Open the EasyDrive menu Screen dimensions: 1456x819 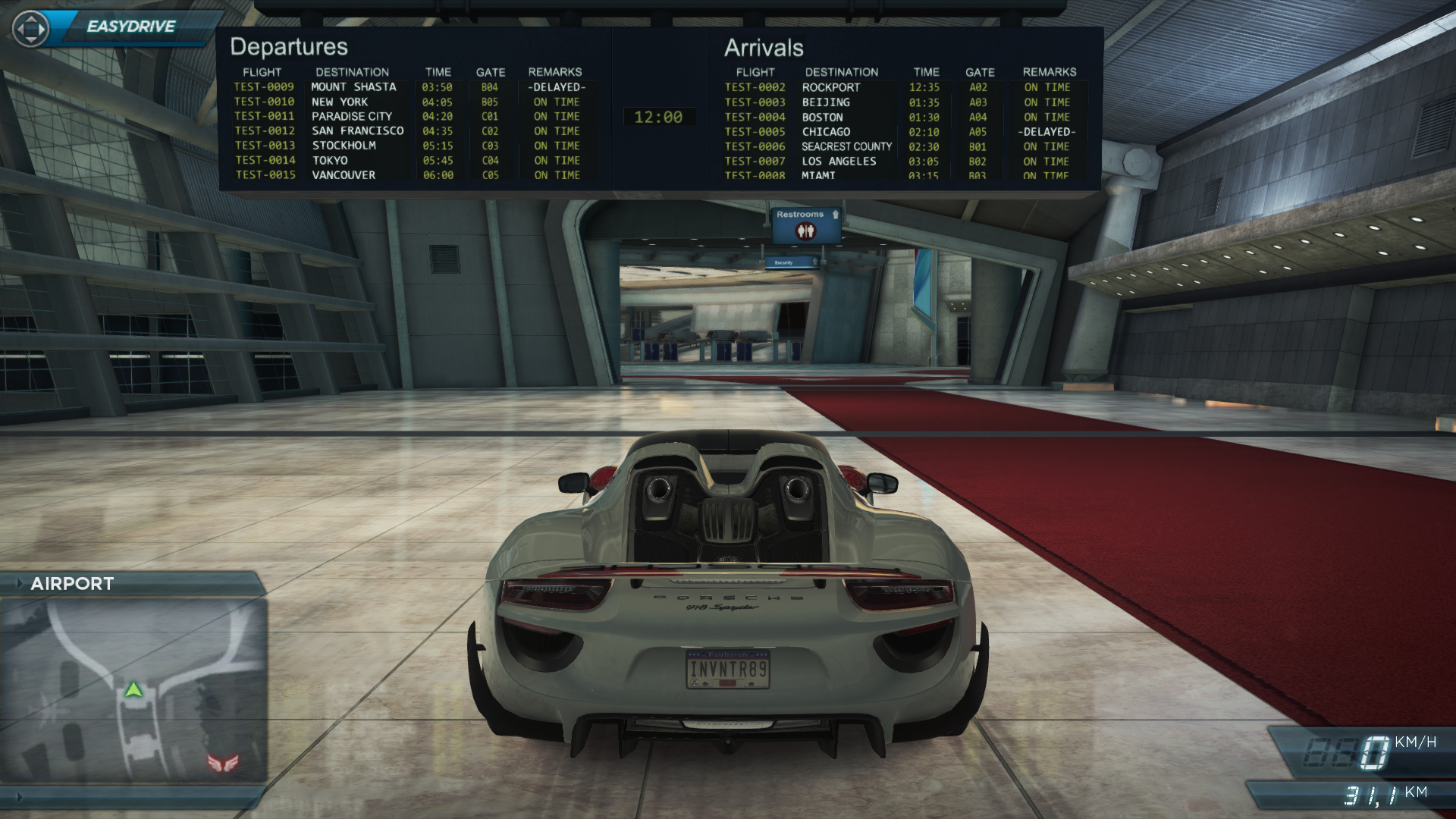point(130,27)
